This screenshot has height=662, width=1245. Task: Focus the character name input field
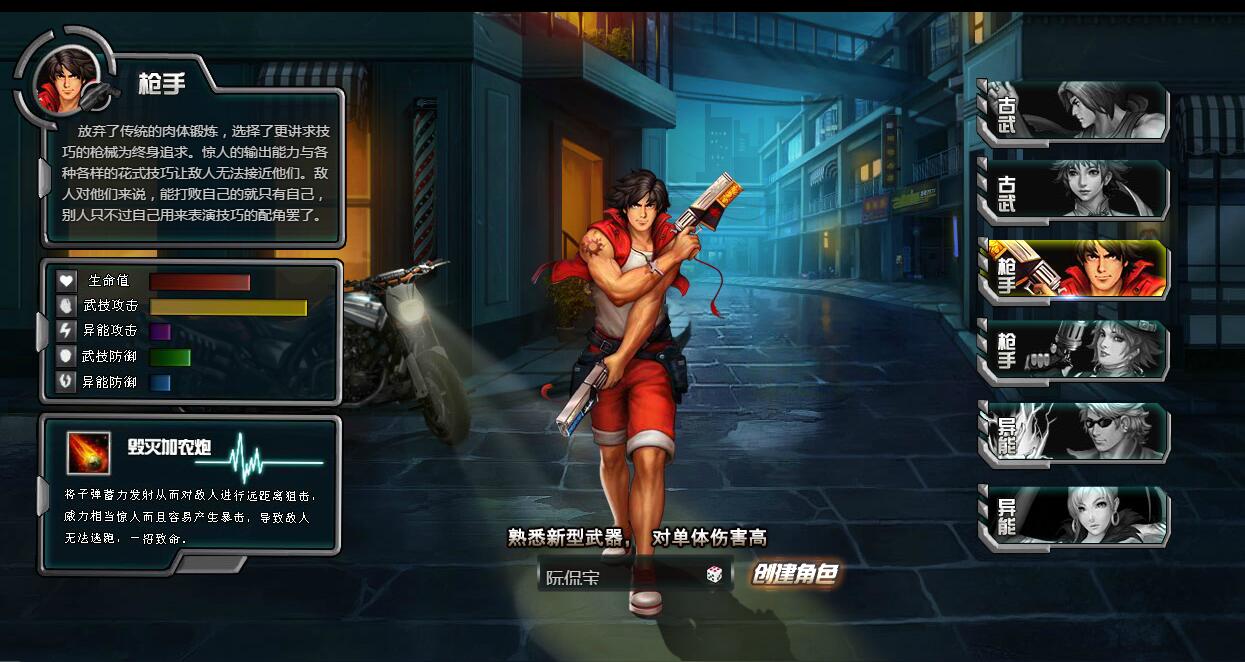[x=620, y=576]
